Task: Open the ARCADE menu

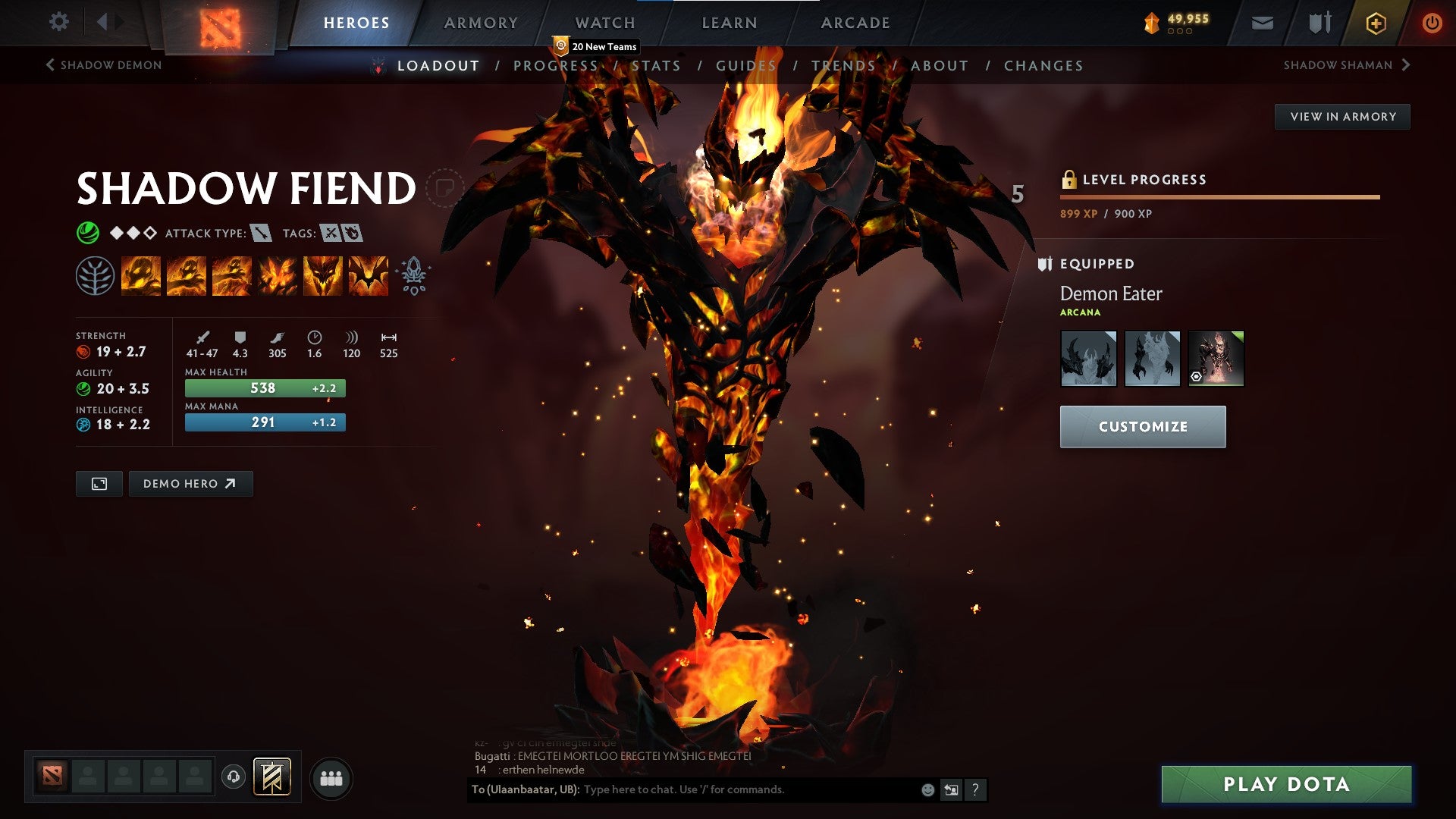Action: [x=855, y=23]
